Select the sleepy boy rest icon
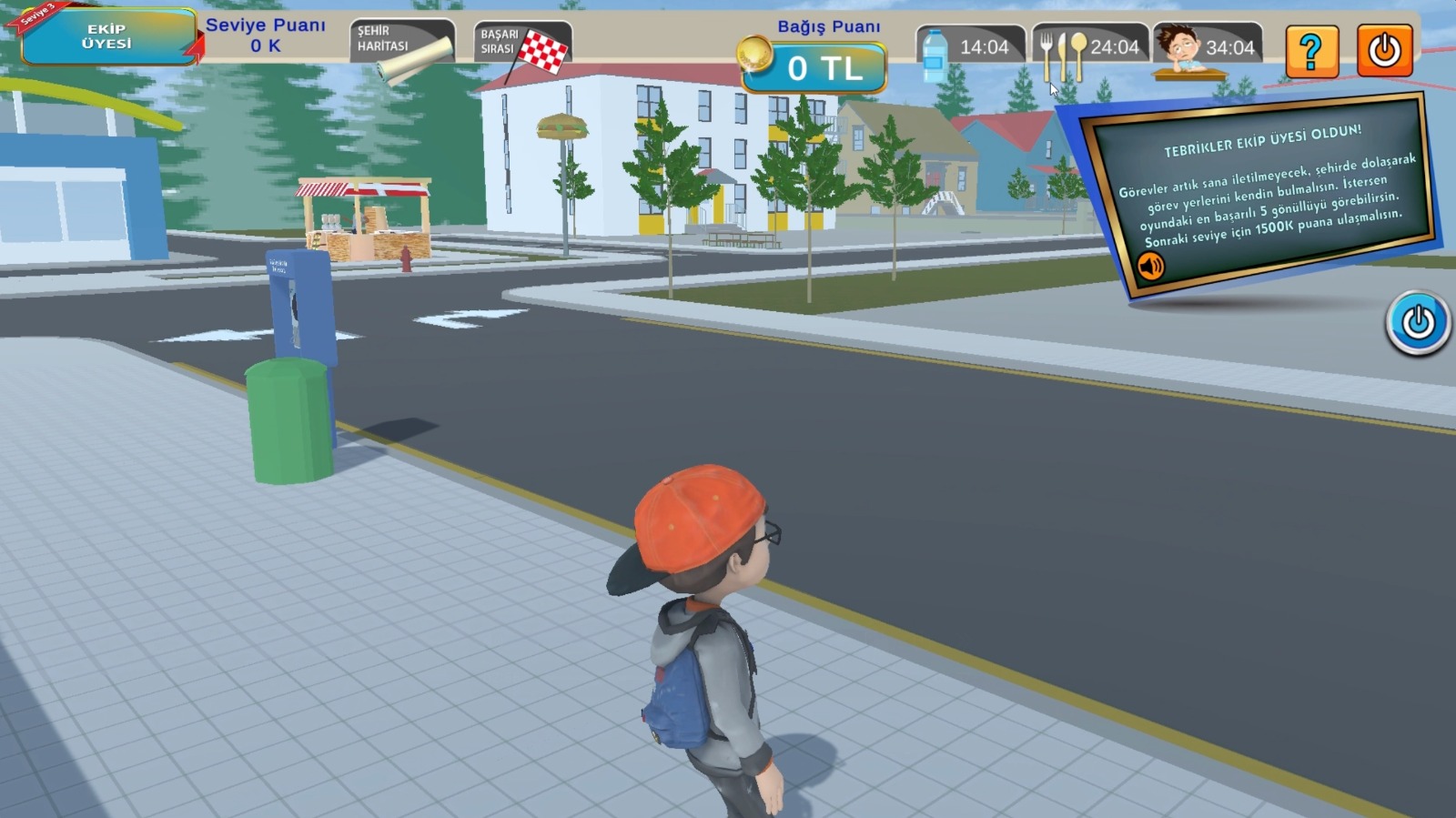This screenshot has height=818, width=1456. click(1178, 51)
